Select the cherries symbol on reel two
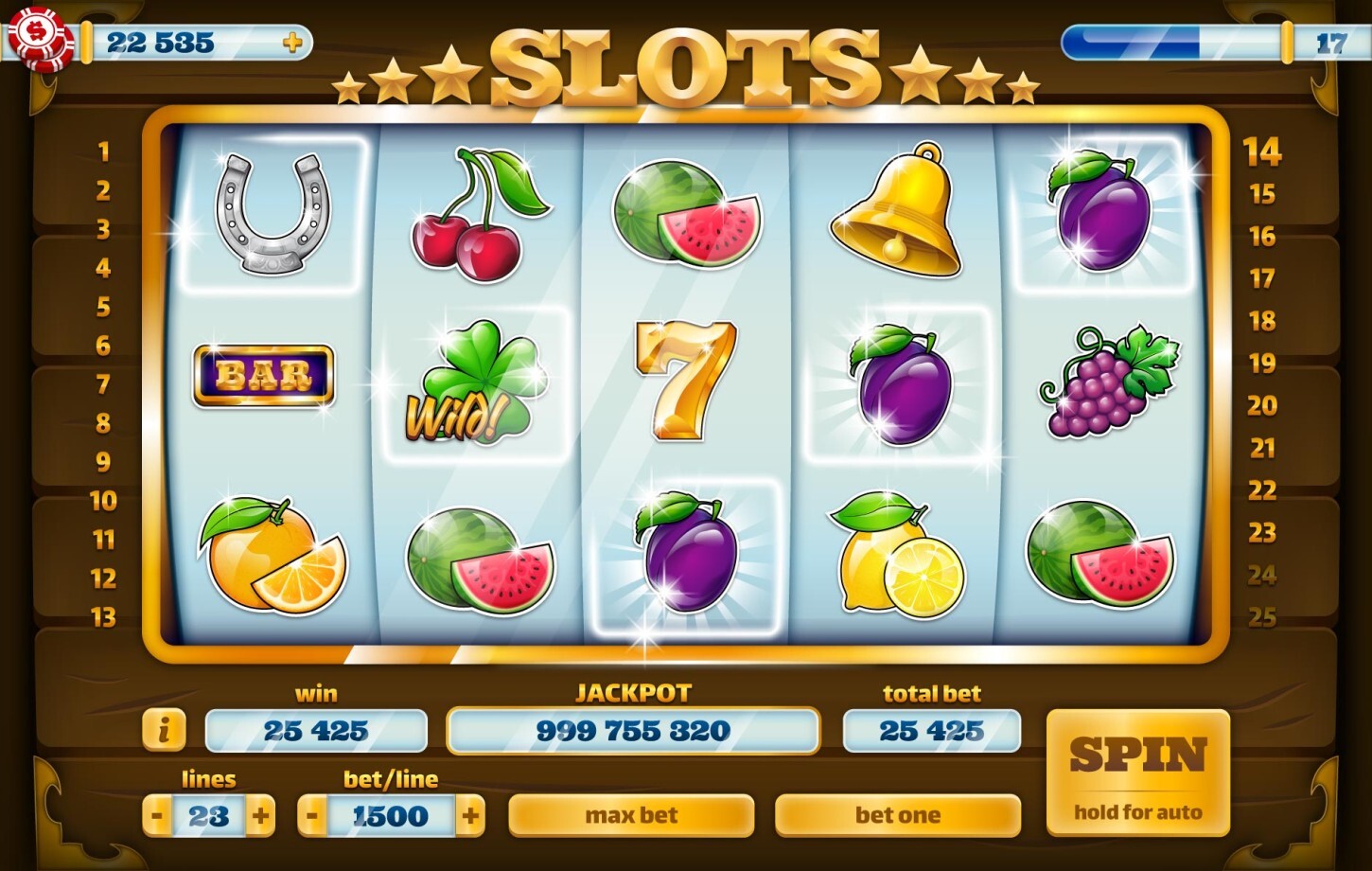The image size is (1372, 871). 471,213
